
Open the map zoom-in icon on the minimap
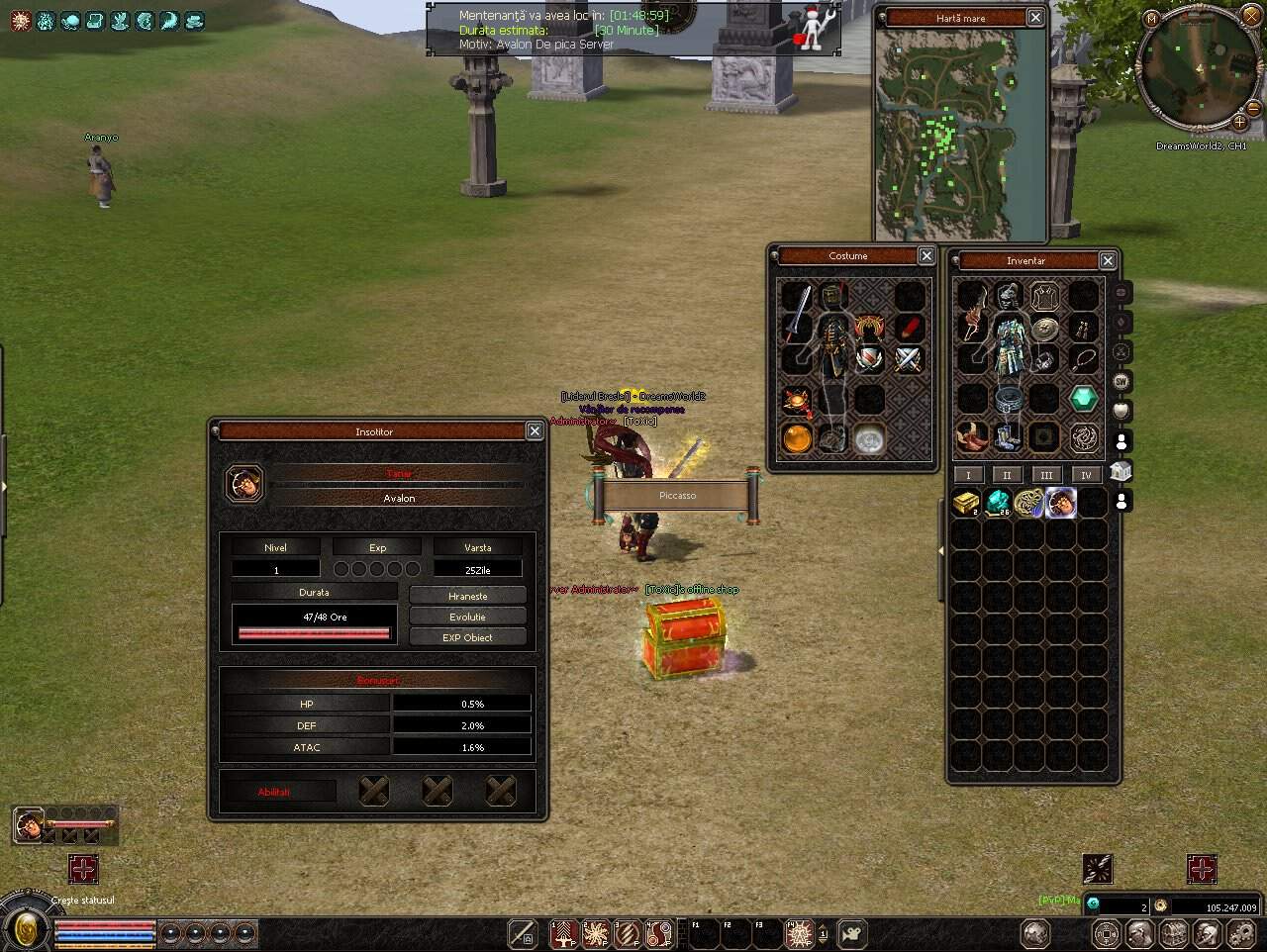(x=1240, y=124)
